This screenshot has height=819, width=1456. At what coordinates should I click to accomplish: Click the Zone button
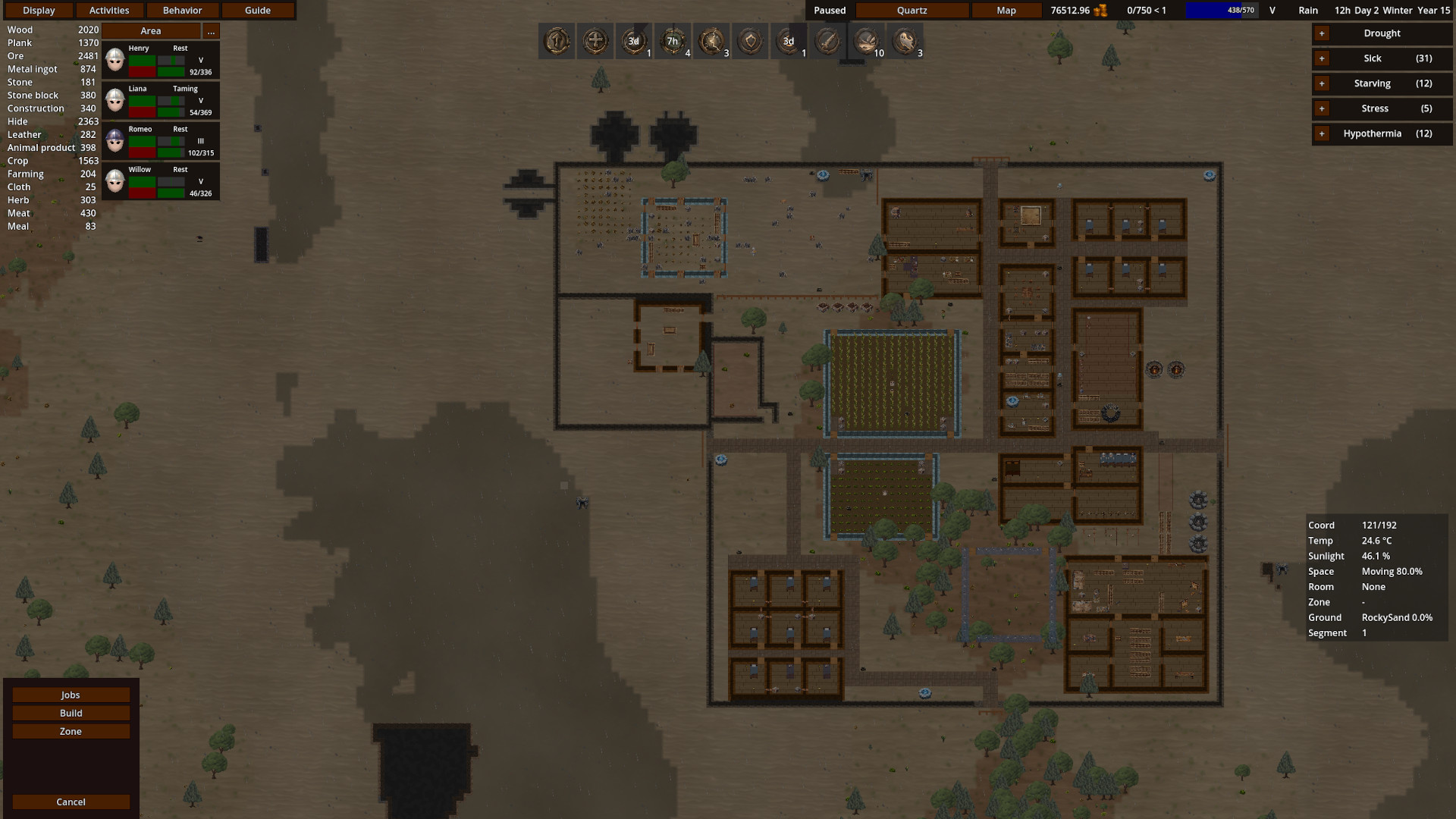71,730
